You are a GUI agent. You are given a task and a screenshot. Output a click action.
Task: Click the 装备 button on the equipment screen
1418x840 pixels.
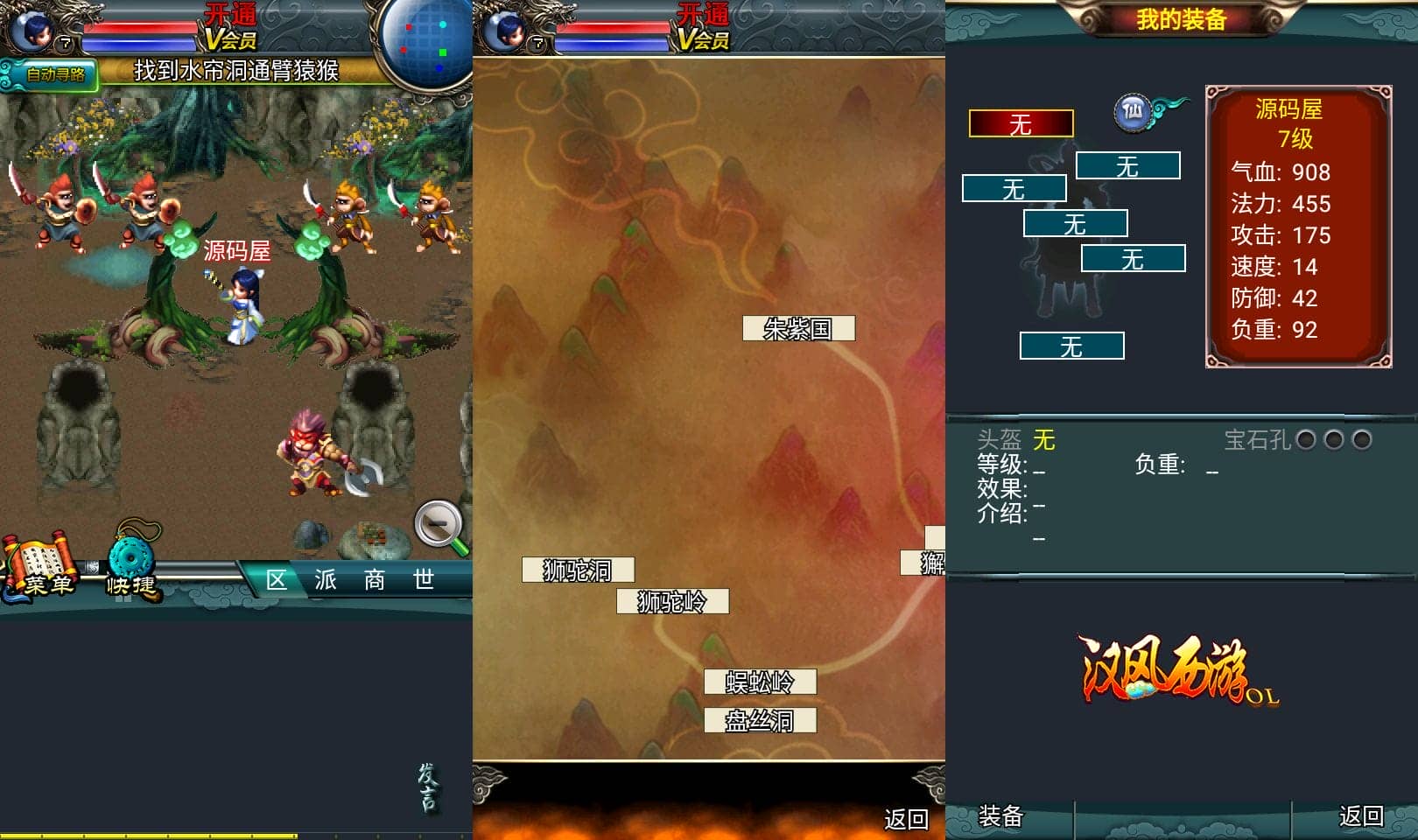pos(1000,816)
